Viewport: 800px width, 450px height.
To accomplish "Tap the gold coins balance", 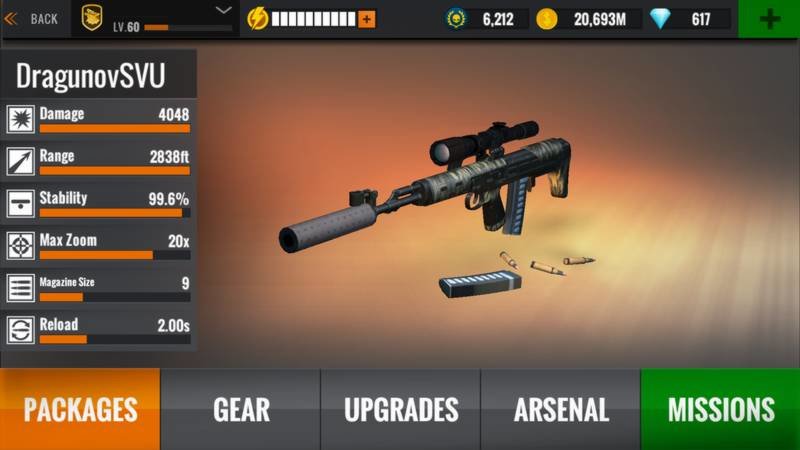I will [586, 19].
